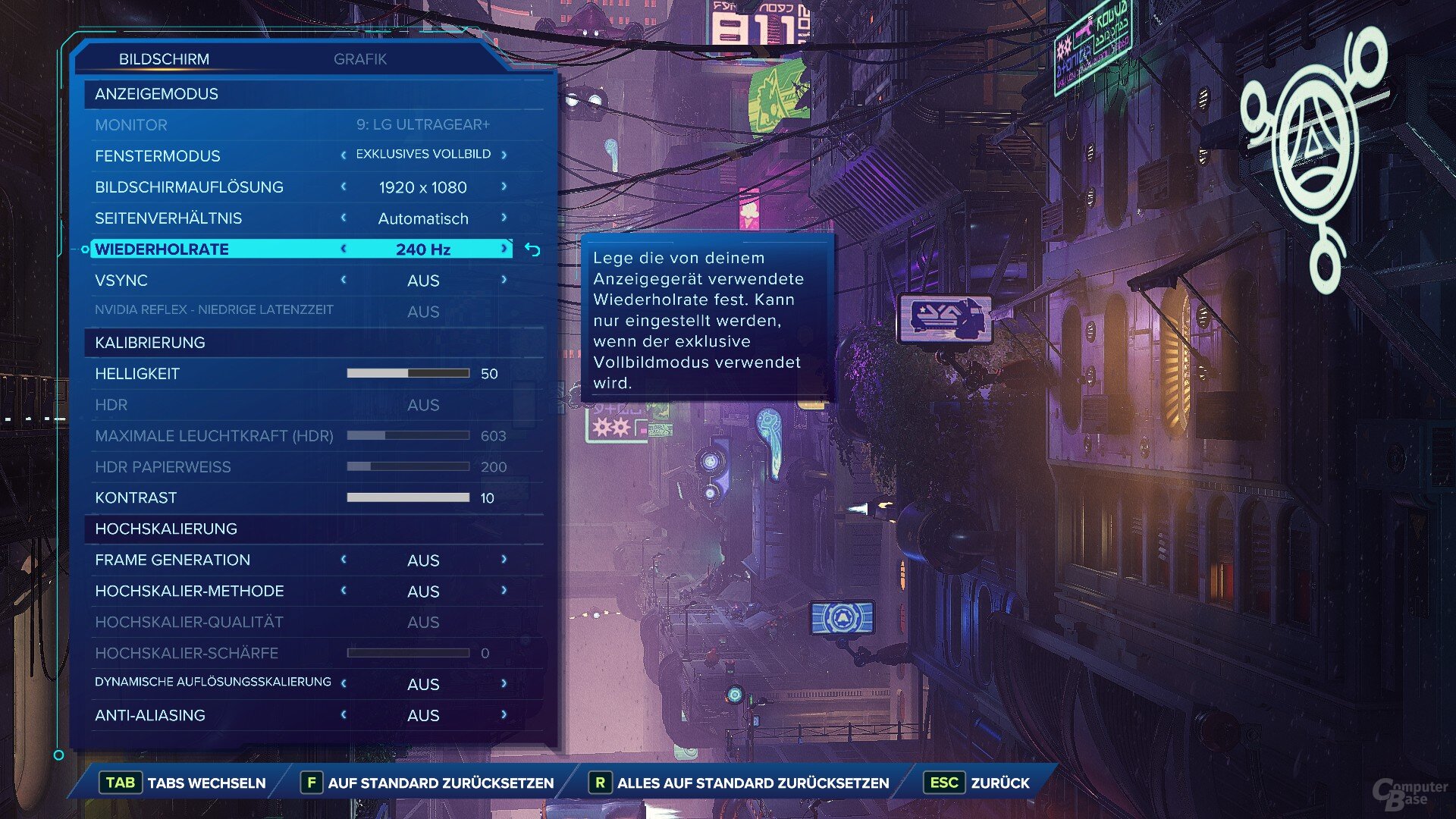Adjust the Helligkeit slider
The width and height of the screenshot is (1456, 819).
[x=408, y=373]
